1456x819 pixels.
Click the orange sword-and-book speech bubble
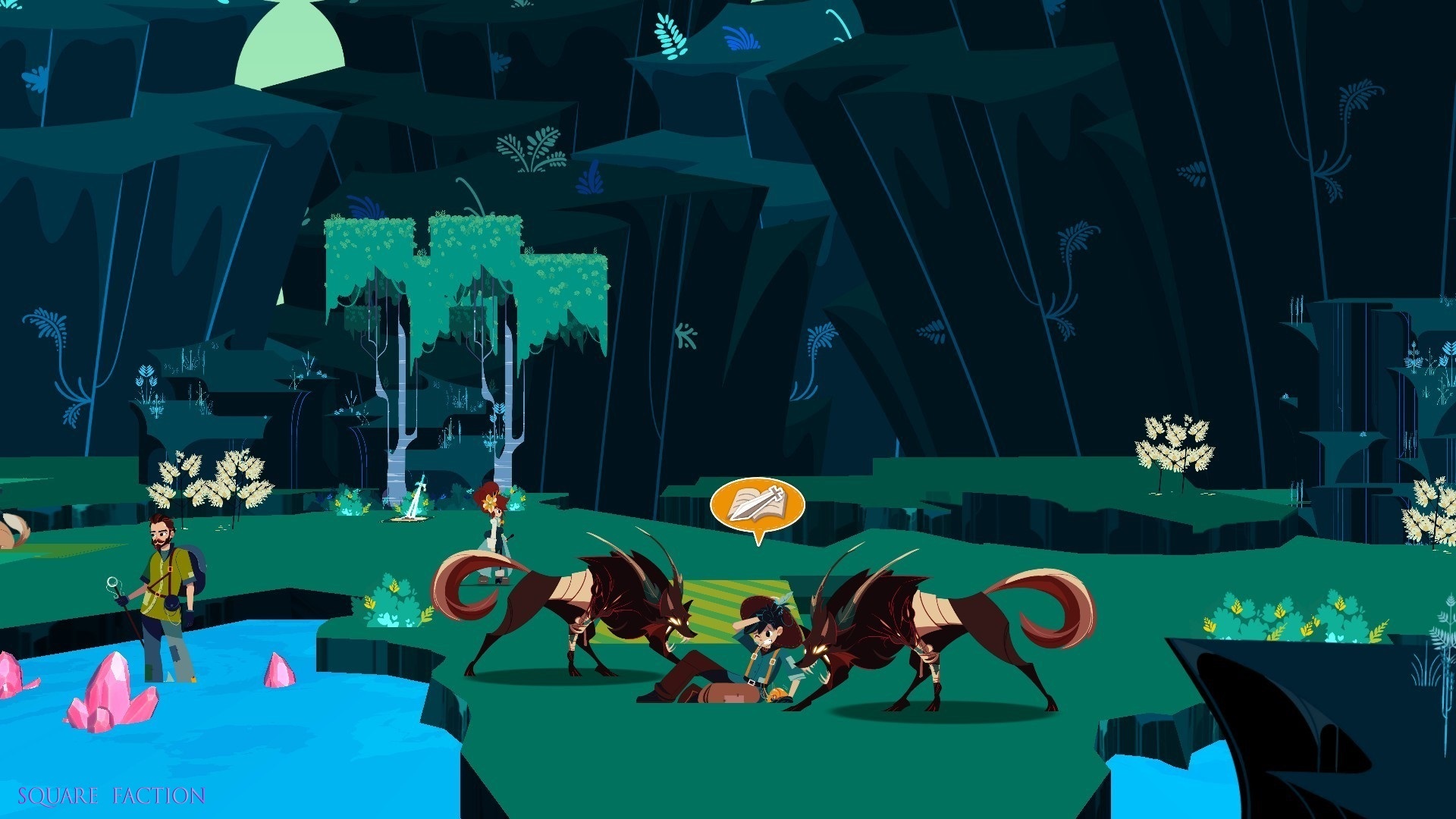[756, 504]
